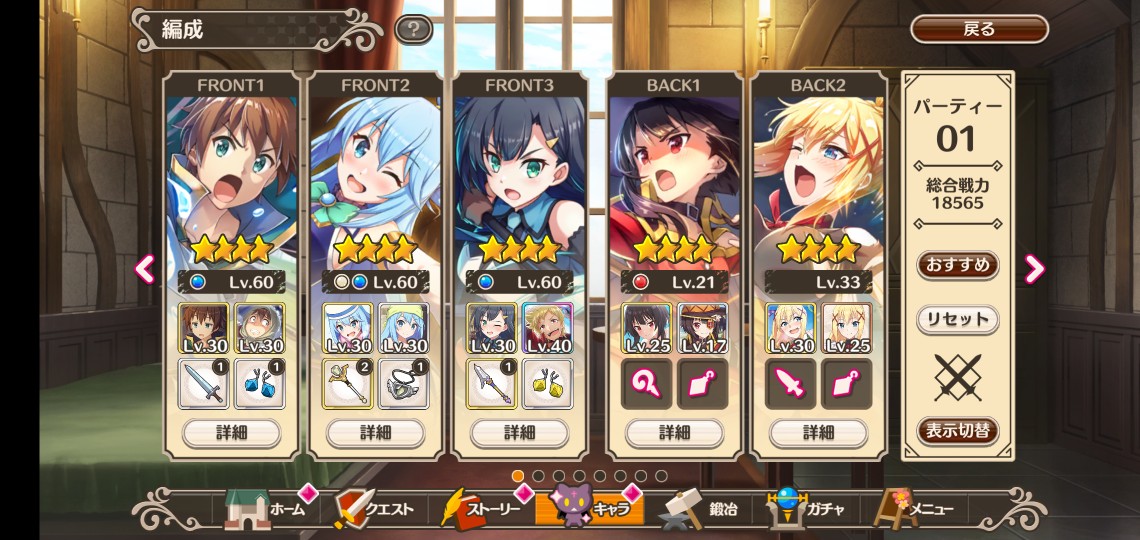
Task: Reset the party with リセット
Action: pyautogui.click(x=957, y=320)
